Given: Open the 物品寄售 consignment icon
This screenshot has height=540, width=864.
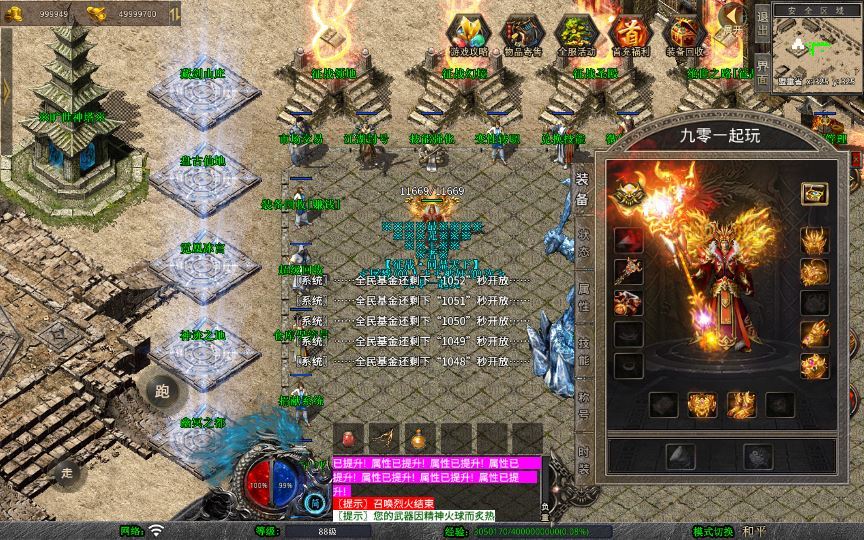Looking at the screenshot, I should point(521,33).
